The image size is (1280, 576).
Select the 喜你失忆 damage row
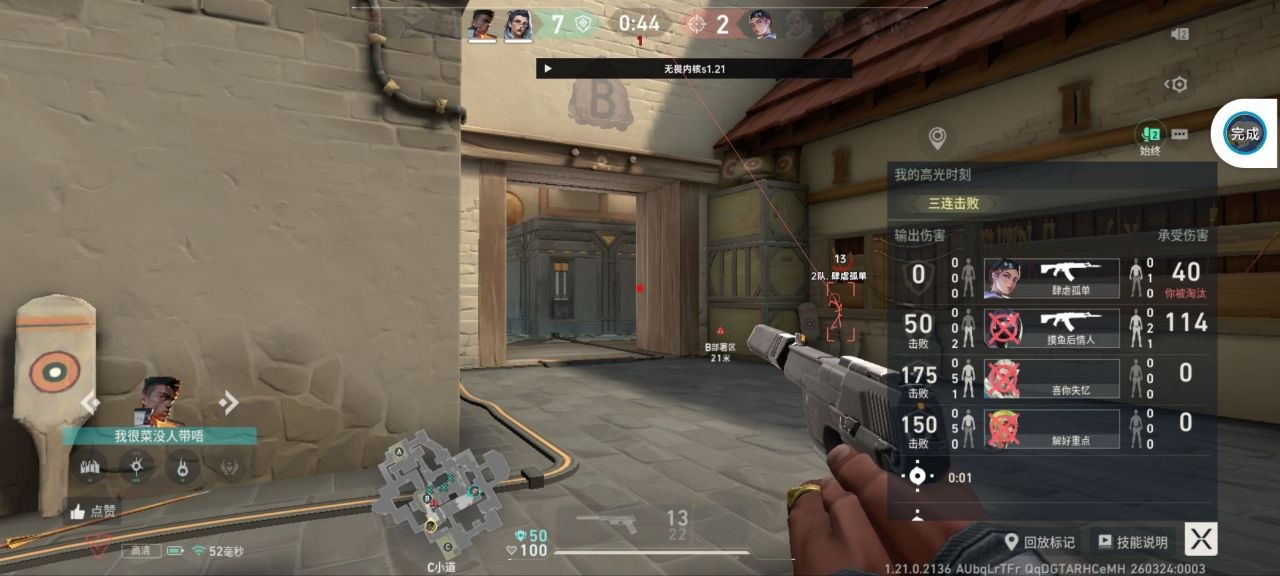click(1051, 378)
